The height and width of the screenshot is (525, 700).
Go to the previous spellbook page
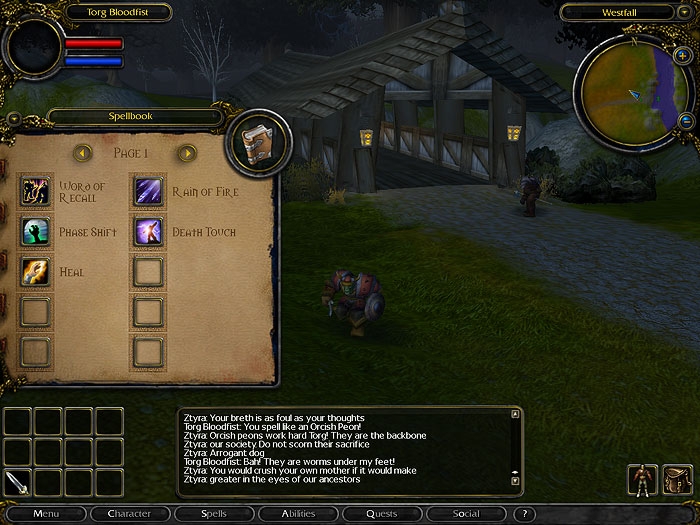click(x=83, y=153)
